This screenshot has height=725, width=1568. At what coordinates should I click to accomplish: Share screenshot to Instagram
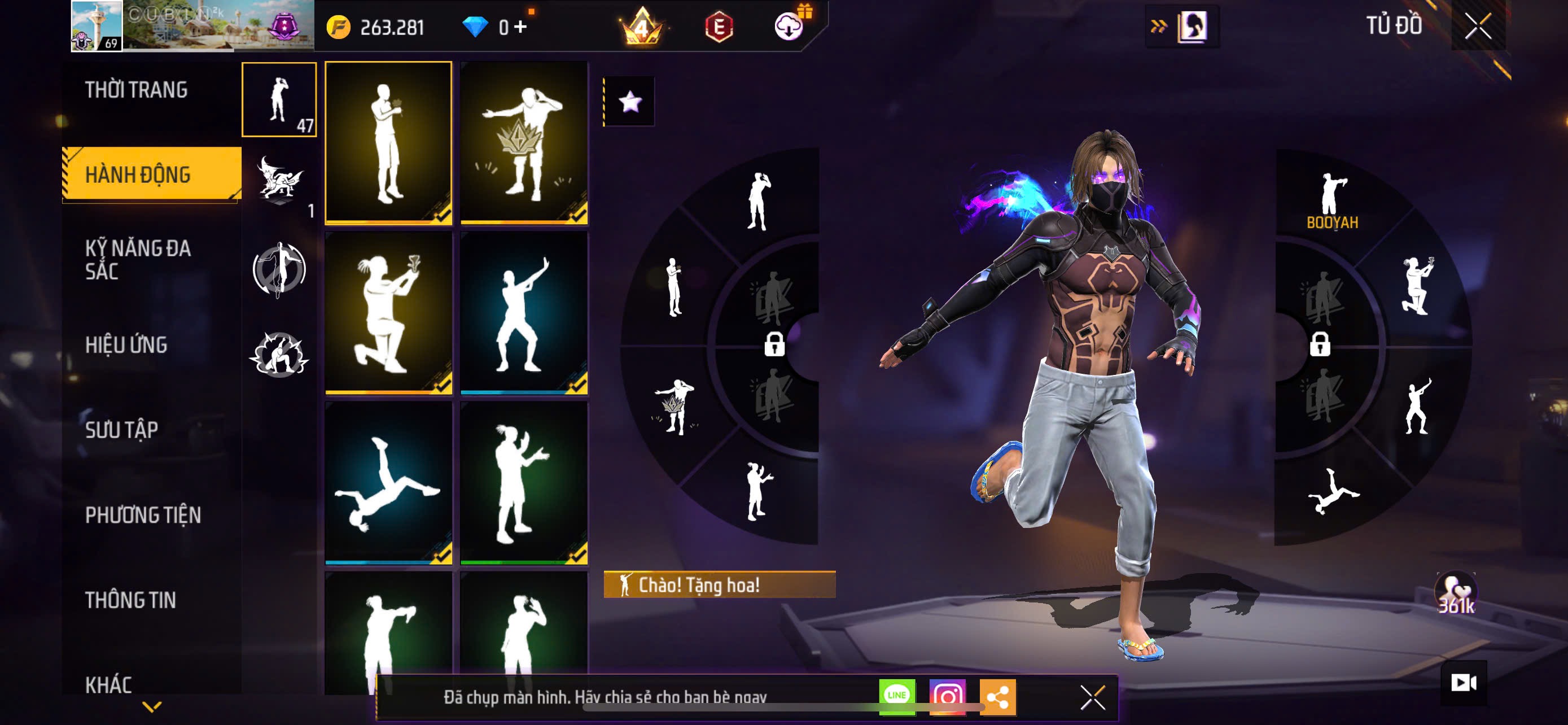(947, 696)
